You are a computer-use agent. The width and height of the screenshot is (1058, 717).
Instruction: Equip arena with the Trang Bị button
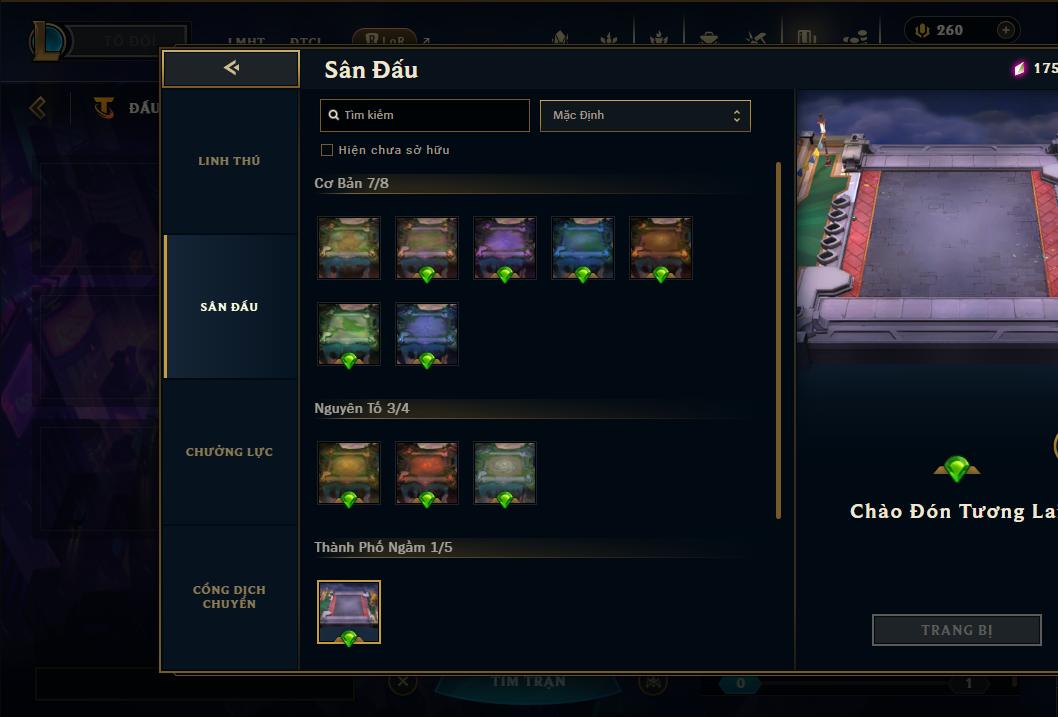tap(956, 630)
